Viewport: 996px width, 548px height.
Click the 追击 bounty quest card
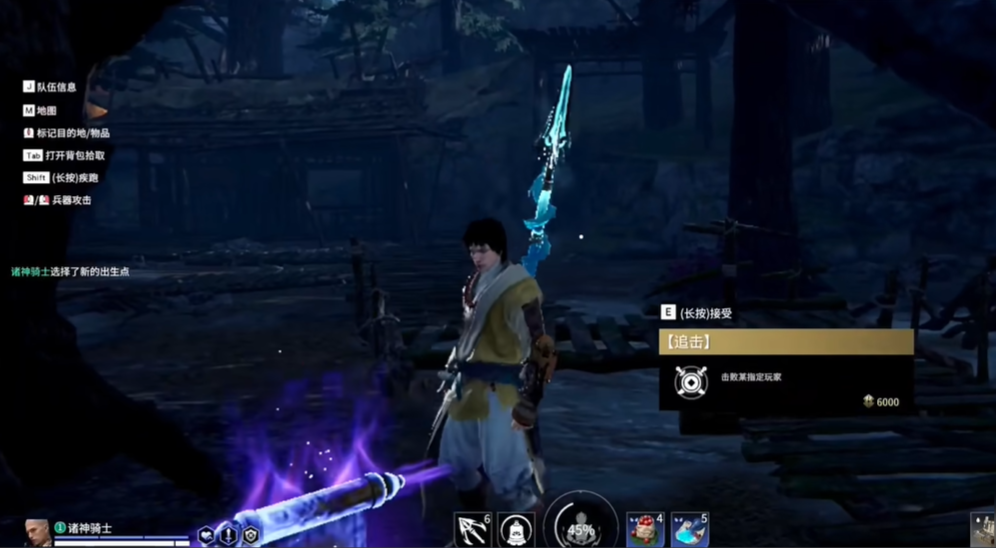[x=786, y=370]
